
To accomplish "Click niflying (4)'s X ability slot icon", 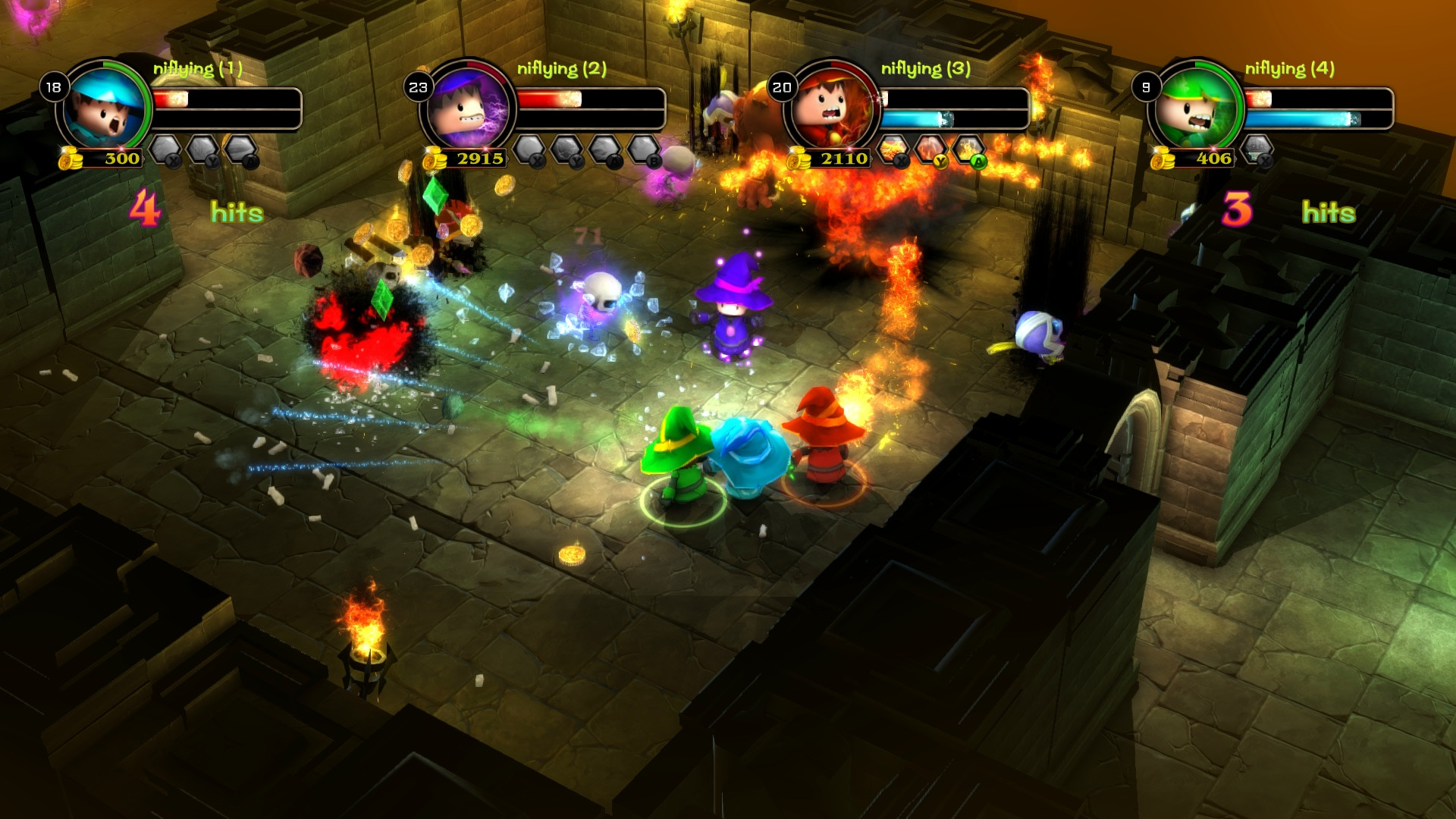I will pos(1257,149).
